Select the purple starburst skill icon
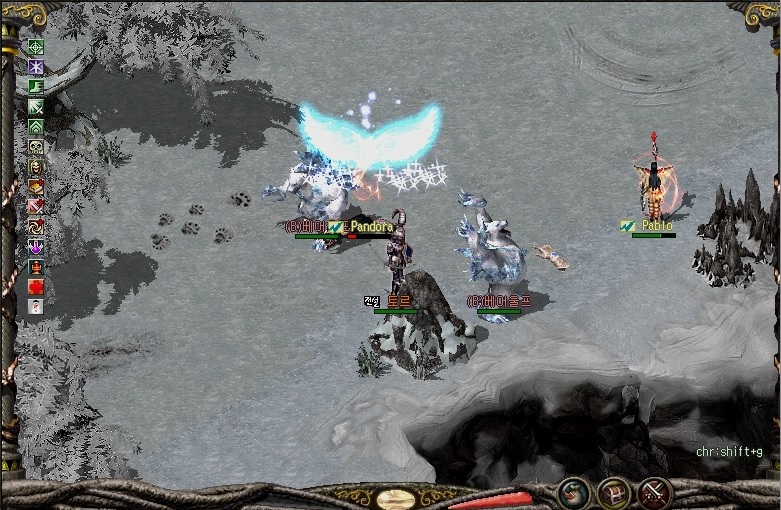The image size is (781, 510). point(36,67)
